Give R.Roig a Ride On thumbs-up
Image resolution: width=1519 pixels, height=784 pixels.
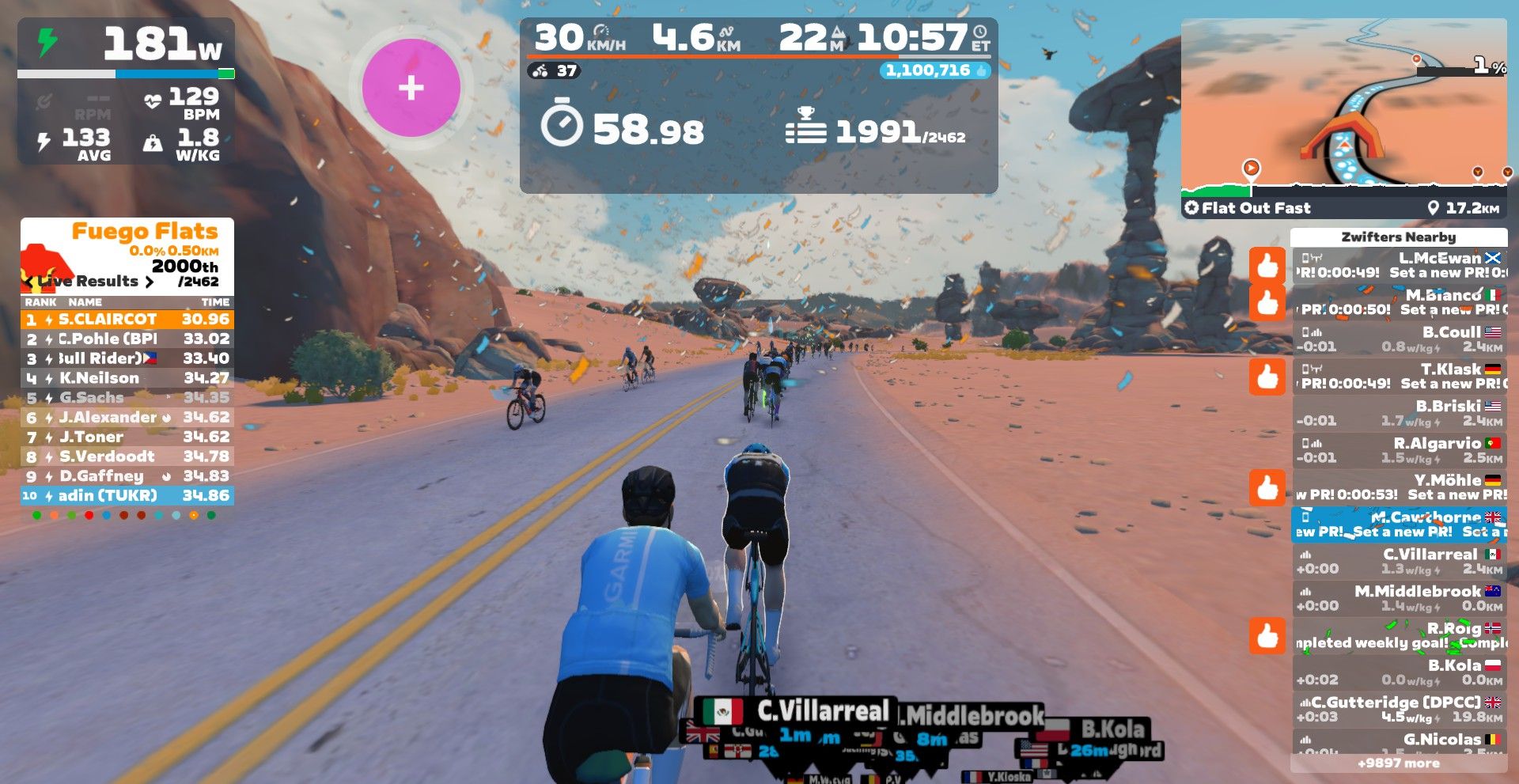click(1267, 635)
